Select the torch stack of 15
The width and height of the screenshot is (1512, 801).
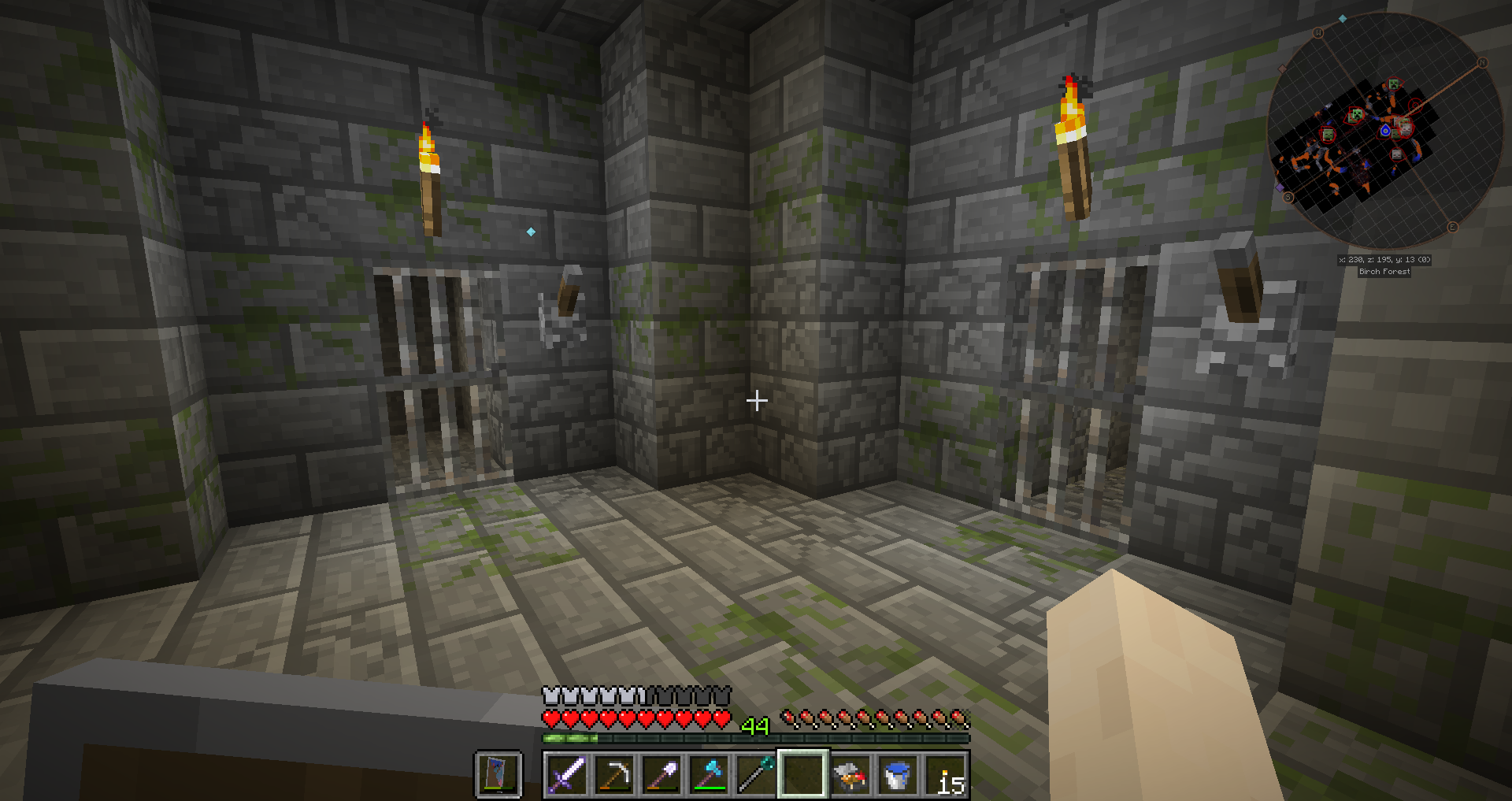[x=944, y=774]
